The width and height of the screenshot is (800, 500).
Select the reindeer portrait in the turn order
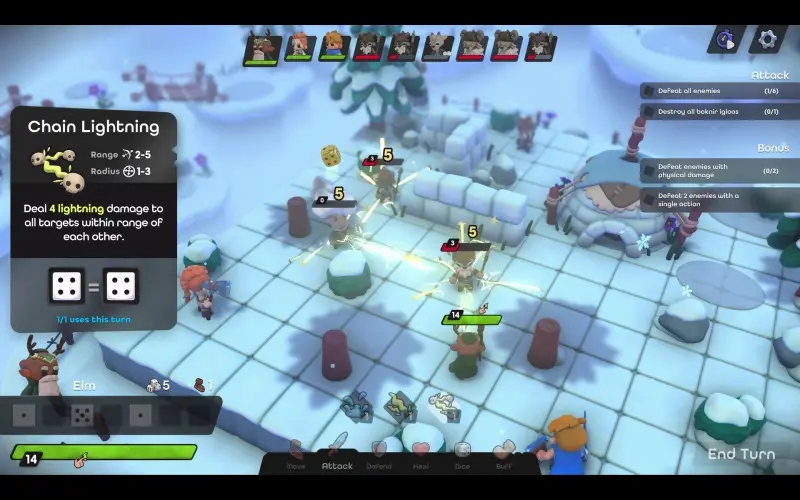pyautogui.click(x=262, y=46)
